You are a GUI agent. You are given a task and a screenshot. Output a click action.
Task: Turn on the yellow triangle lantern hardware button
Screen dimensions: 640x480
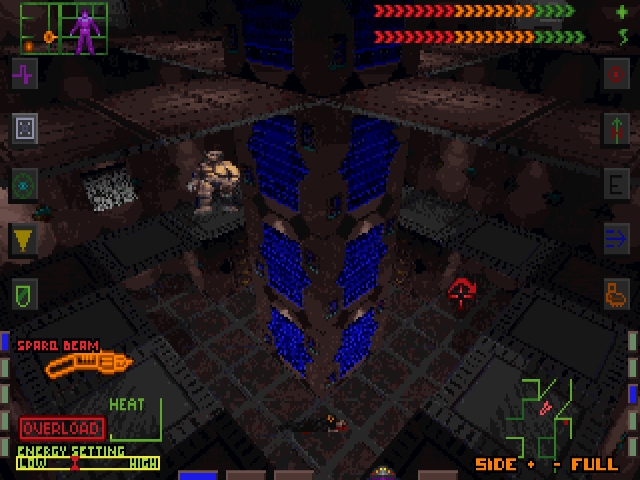click(x=24, y=239)
